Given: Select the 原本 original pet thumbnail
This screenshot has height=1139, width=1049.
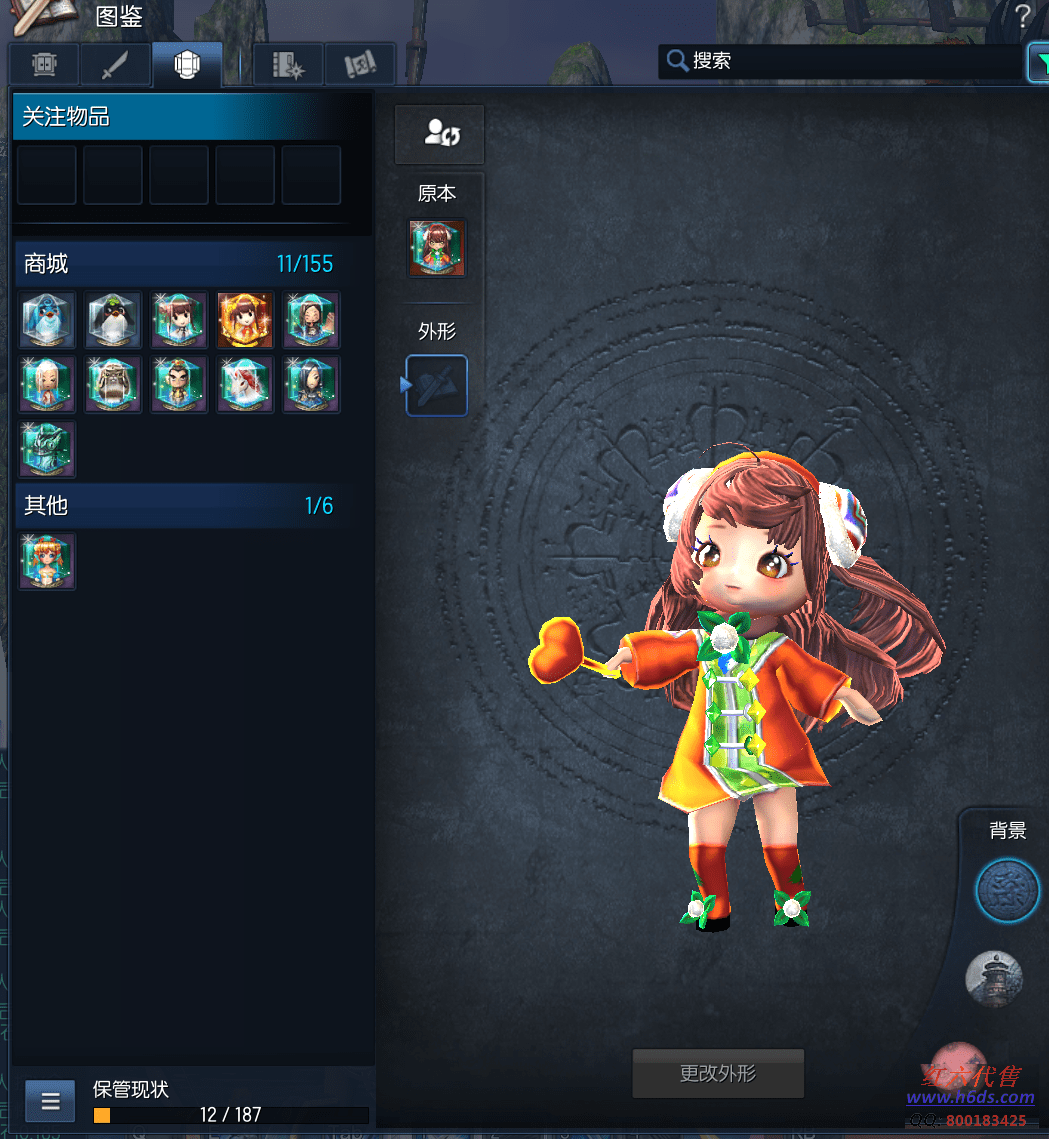Looking at the screenshot, I should (437, 249).
